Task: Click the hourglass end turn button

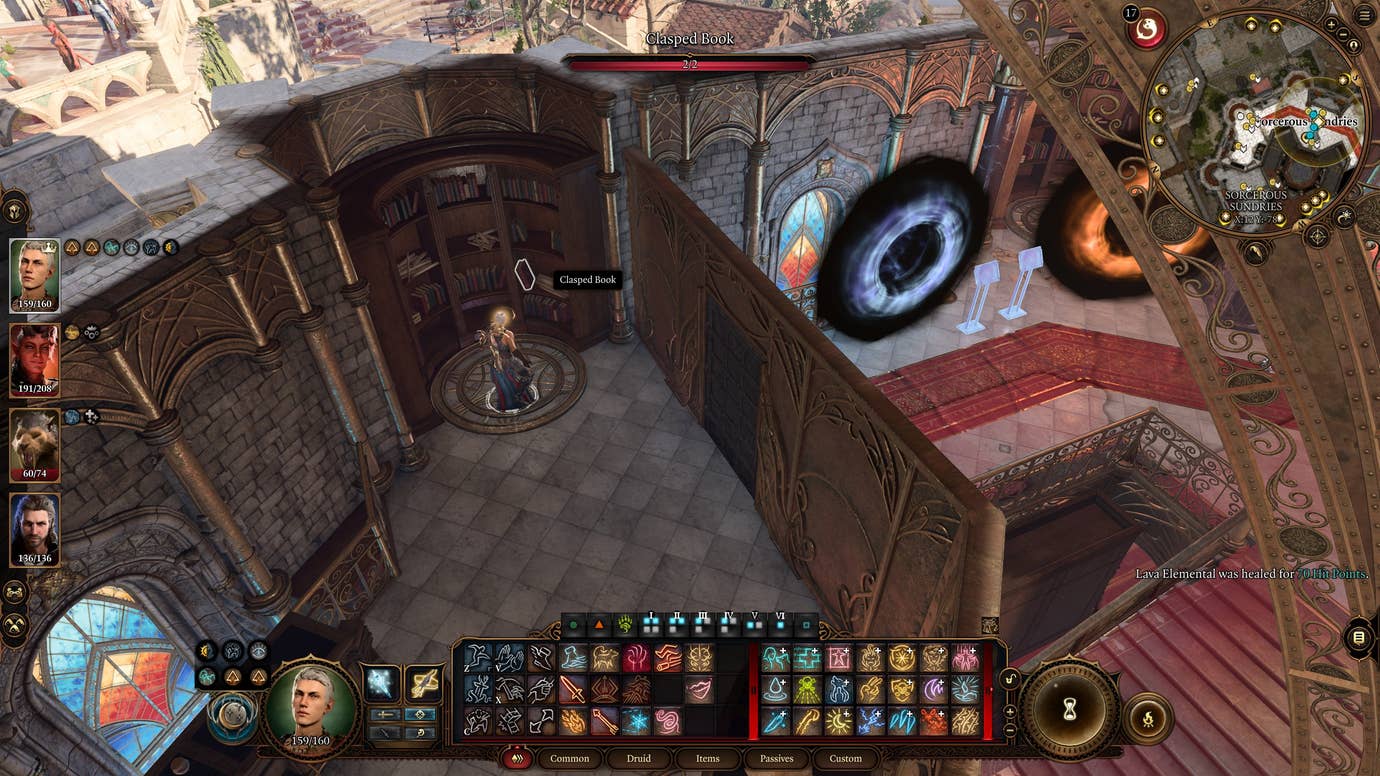Action: point(1071,709)
